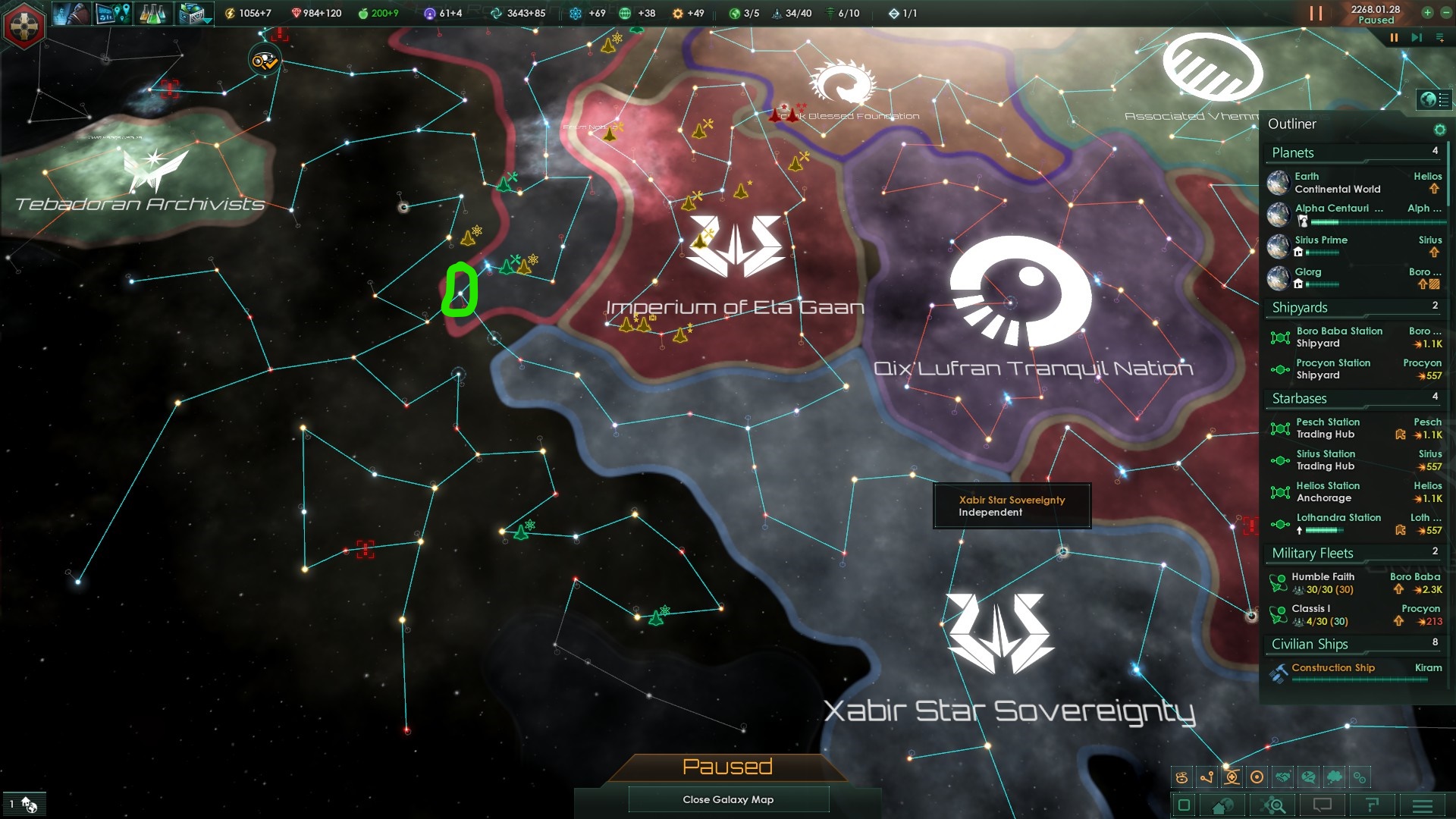The image size is (1456, 819).
Task: Open galaxy search with magnifier icon
Action: click(1274, 805)
